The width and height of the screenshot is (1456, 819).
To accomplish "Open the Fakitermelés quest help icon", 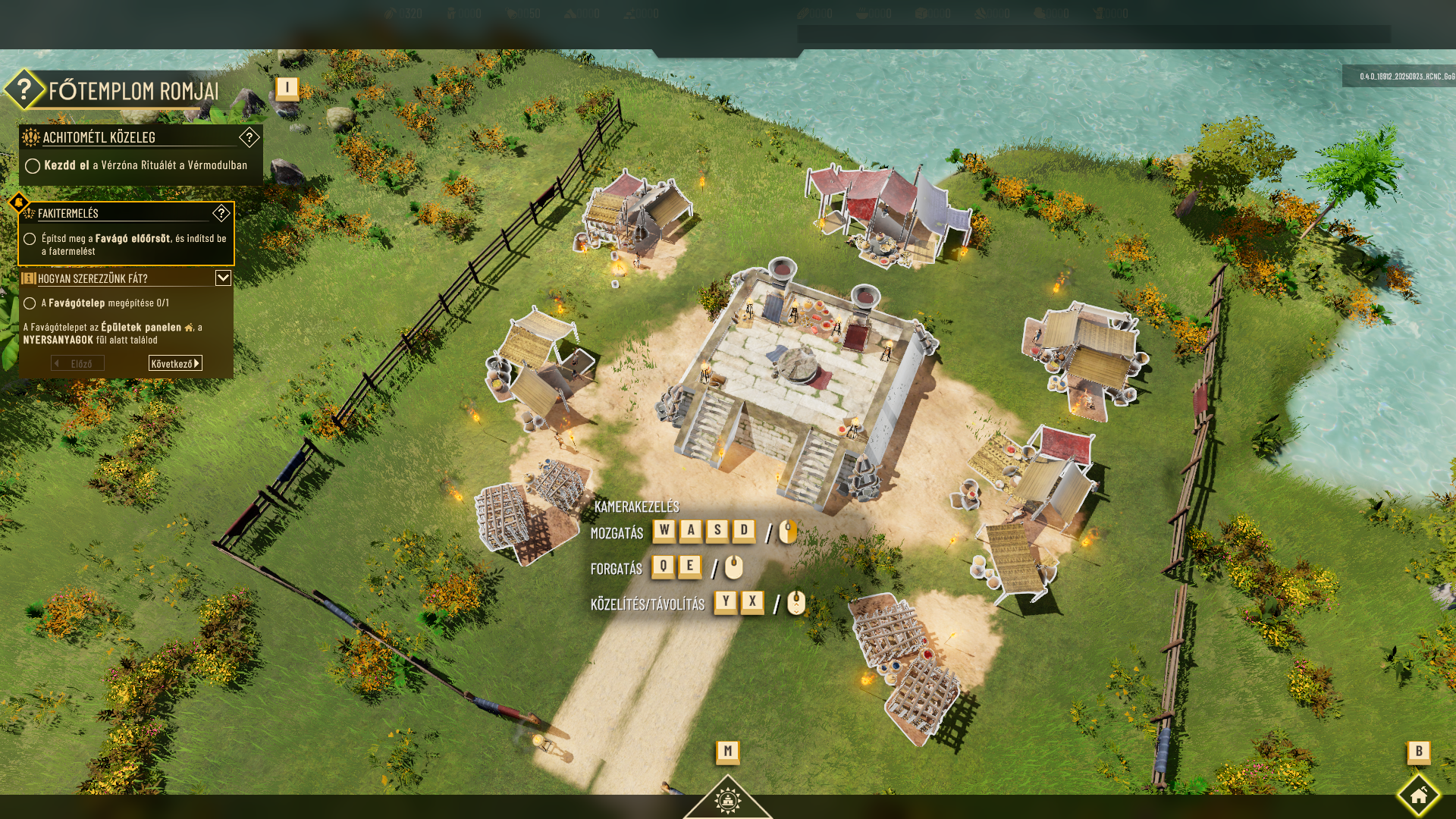I will tap(221, 213).
